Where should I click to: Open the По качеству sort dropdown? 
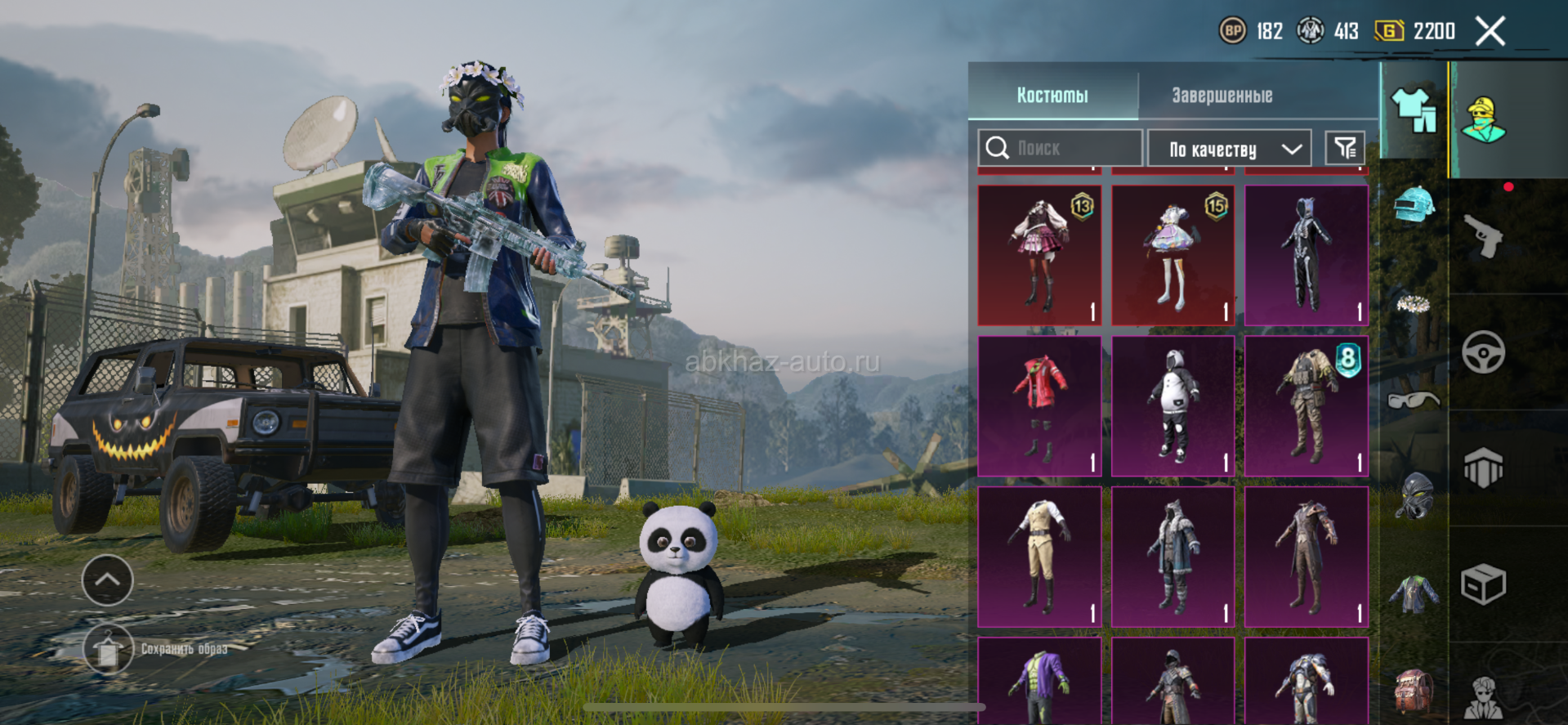click(x=1230, y=149)
